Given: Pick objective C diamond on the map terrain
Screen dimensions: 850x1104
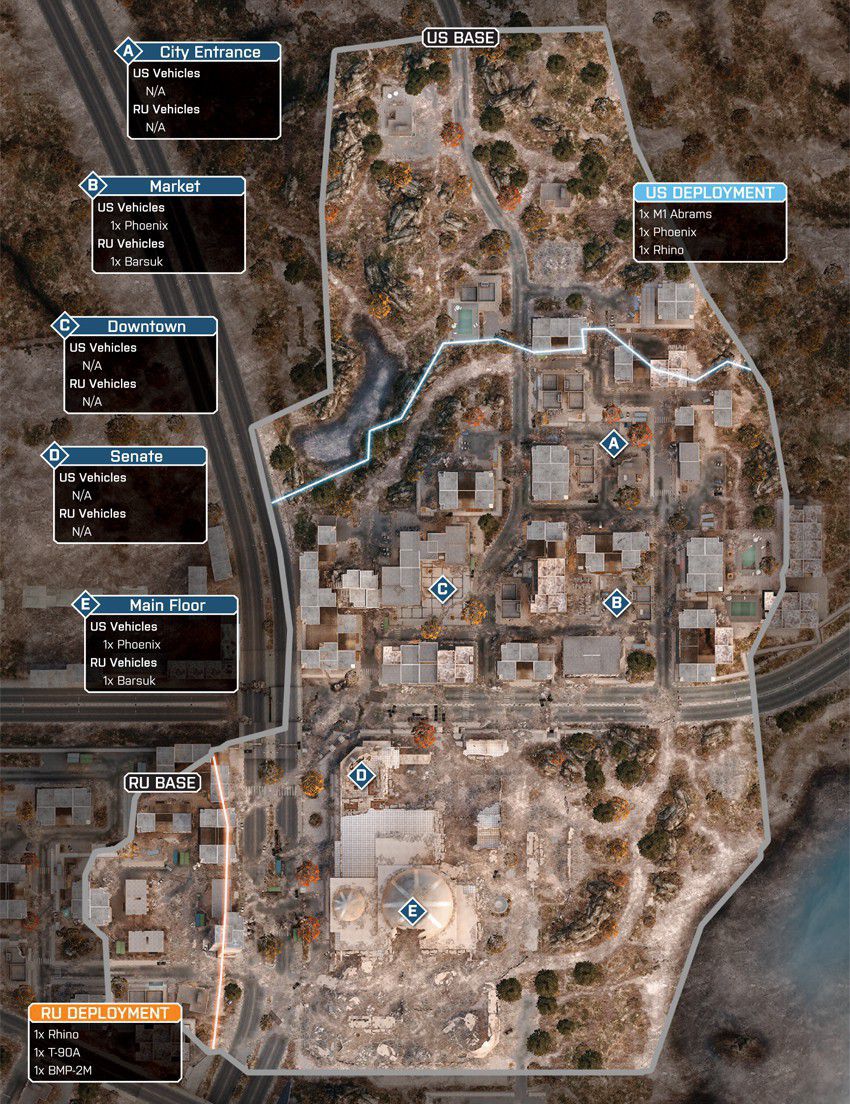Looking at the screenshot, I should click(441, 589).
